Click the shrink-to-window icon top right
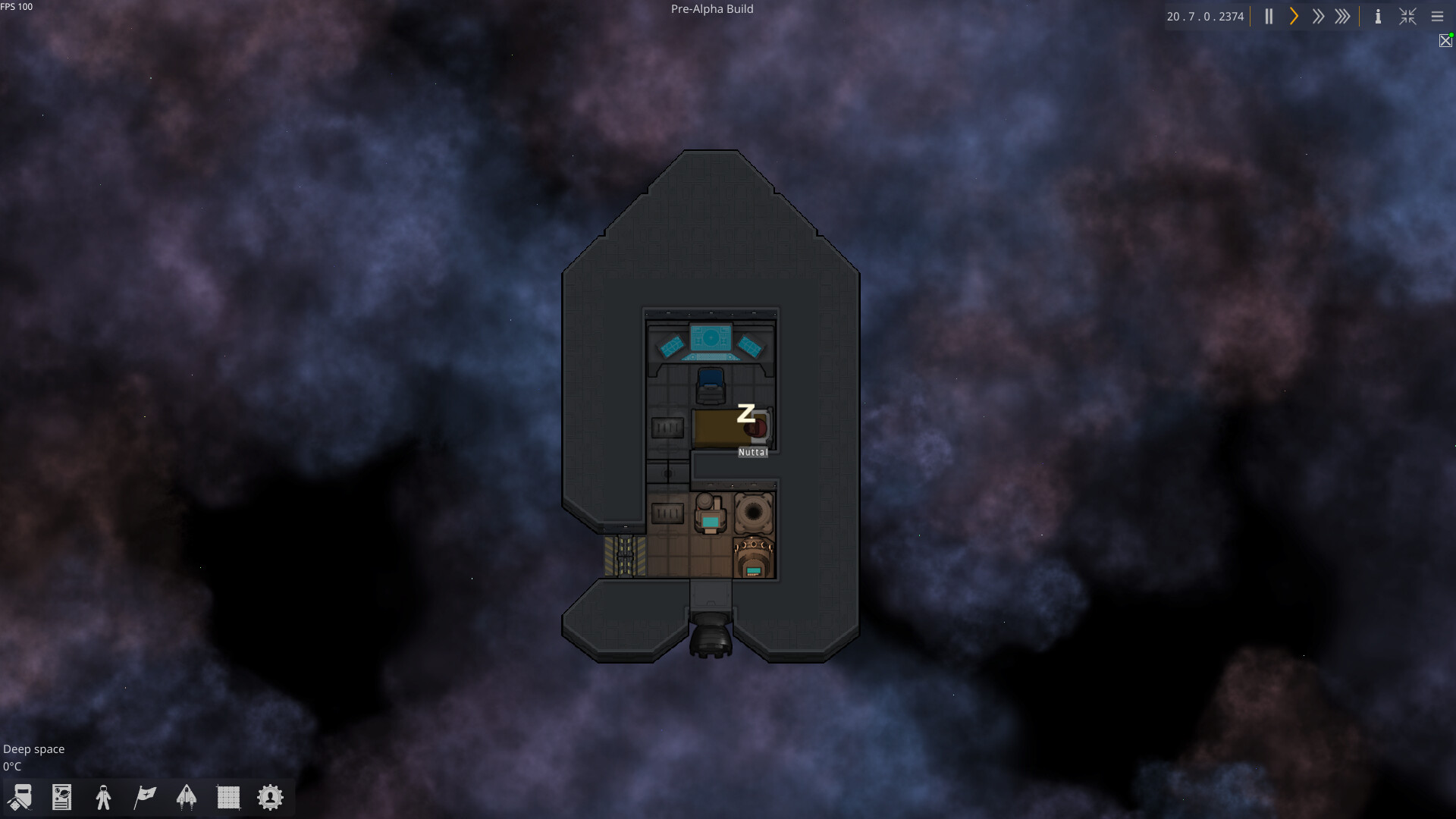Screen dimensions: 1456x819 pos(1407,16)
